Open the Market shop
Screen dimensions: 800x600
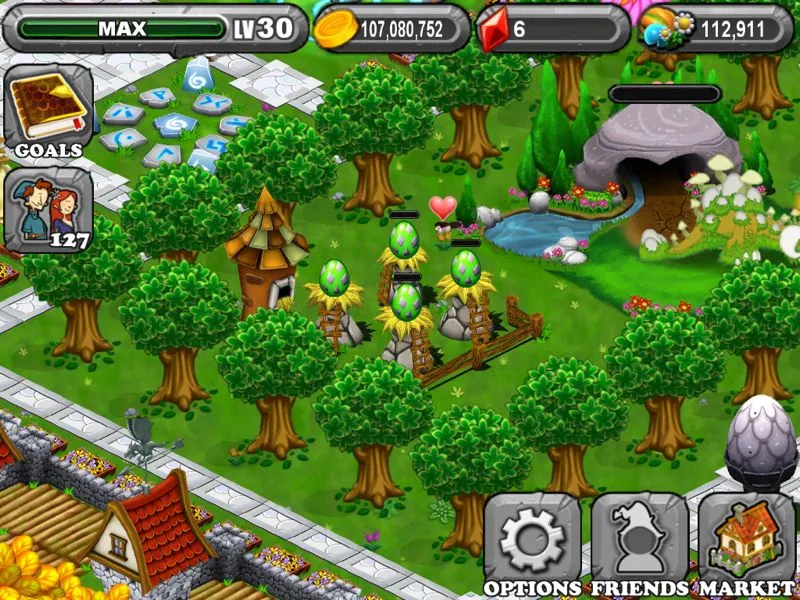pos(746,542)
